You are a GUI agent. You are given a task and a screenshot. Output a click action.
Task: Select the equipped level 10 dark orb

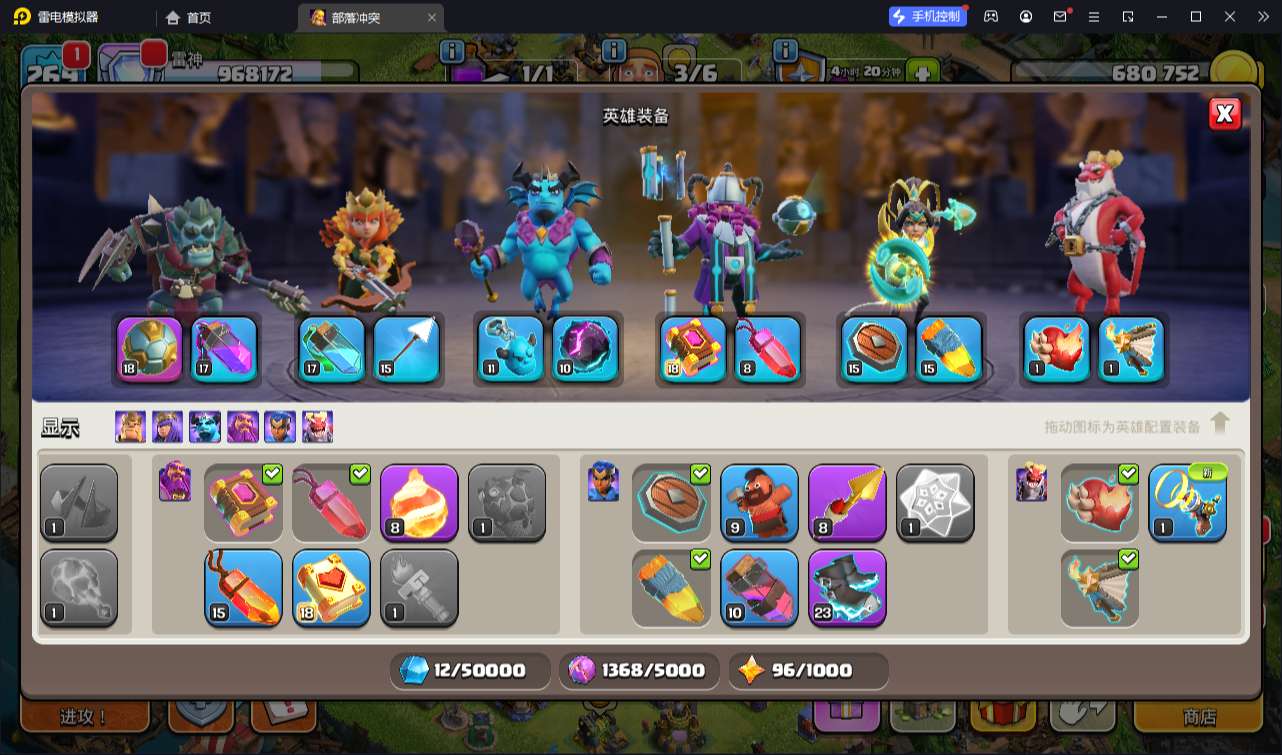[x=585, y=349]
